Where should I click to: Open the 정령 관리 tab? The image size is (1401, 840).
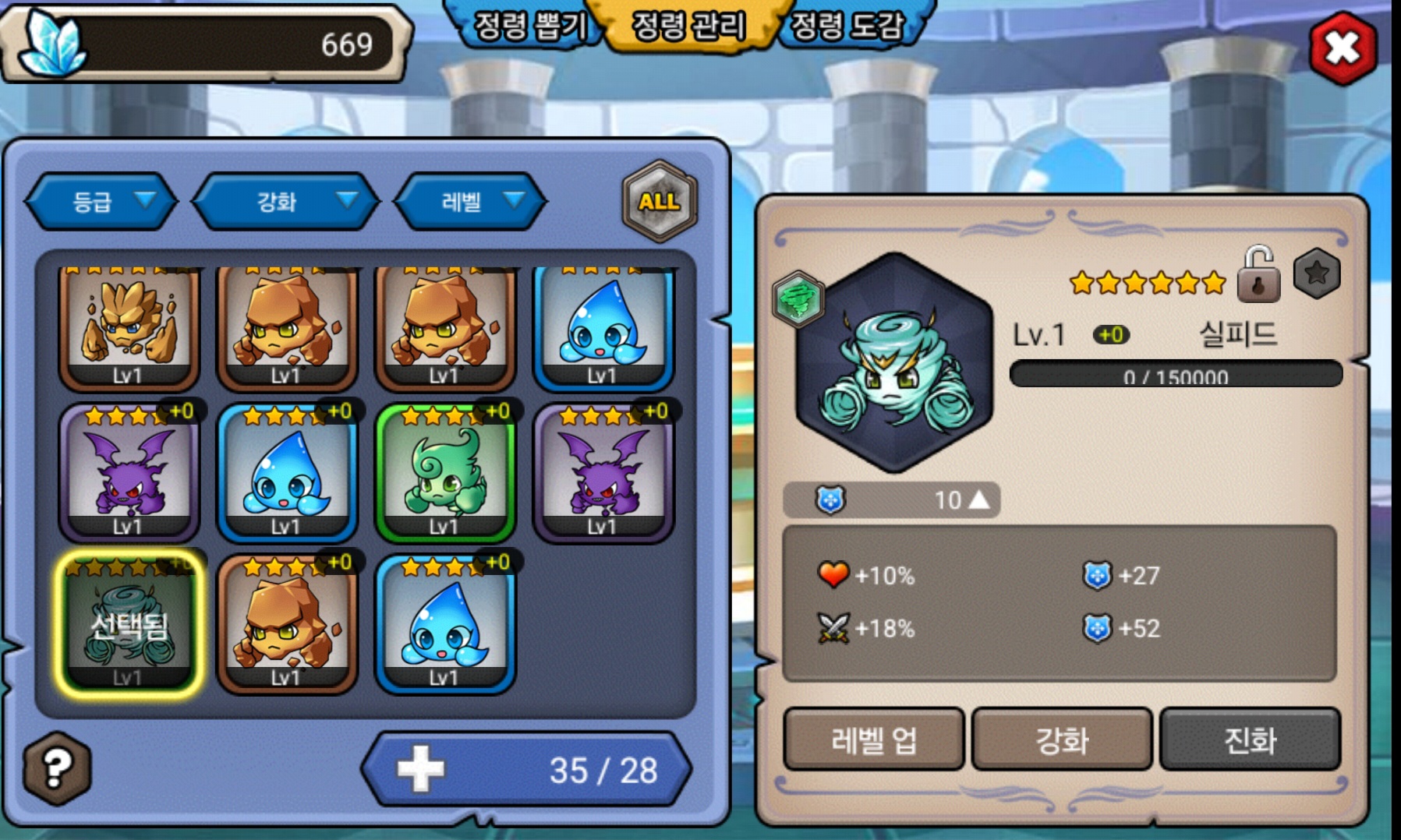[688, 26]
